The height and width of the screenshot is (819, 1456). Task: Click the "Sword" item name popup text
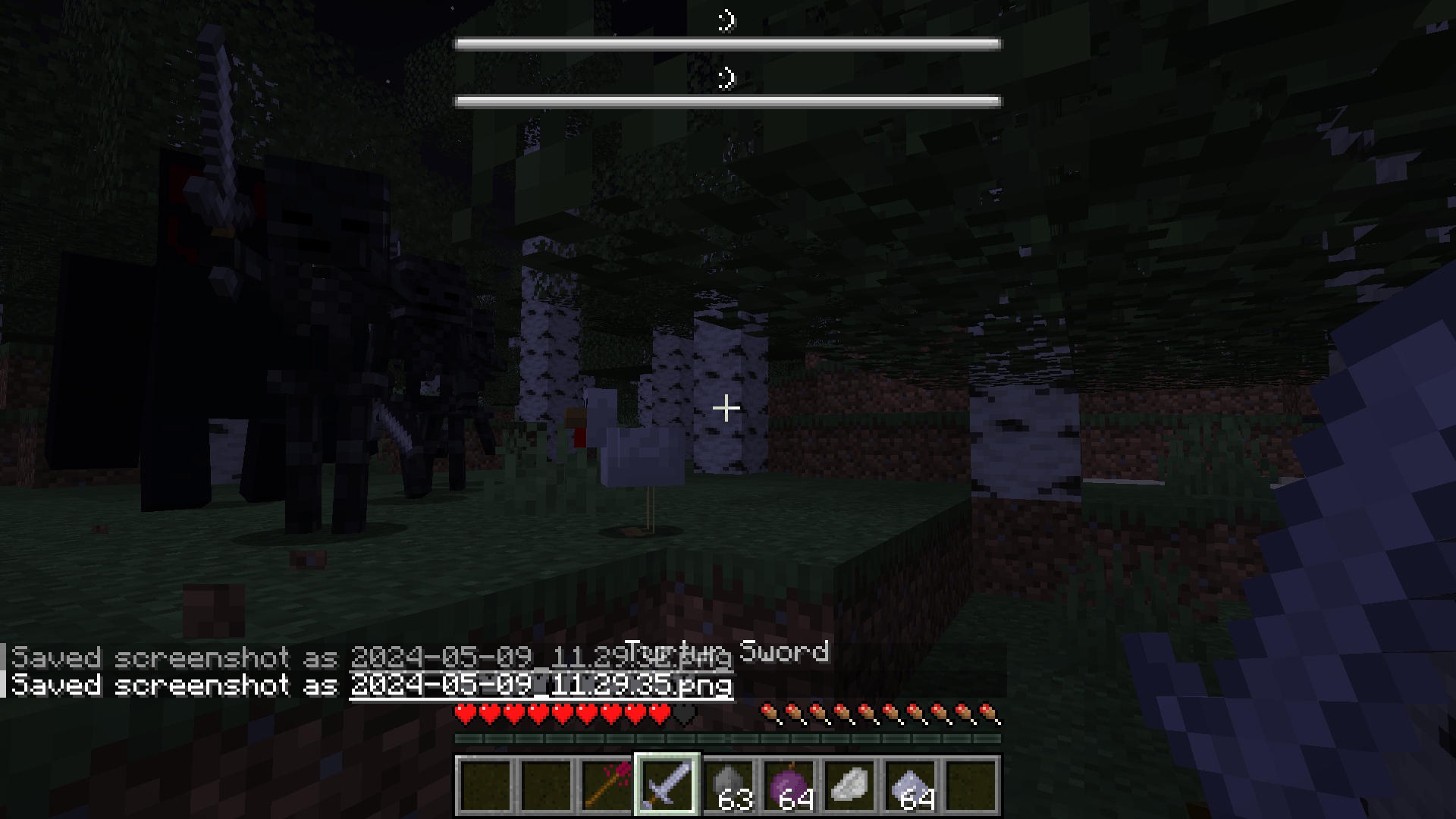click(786, 652)
